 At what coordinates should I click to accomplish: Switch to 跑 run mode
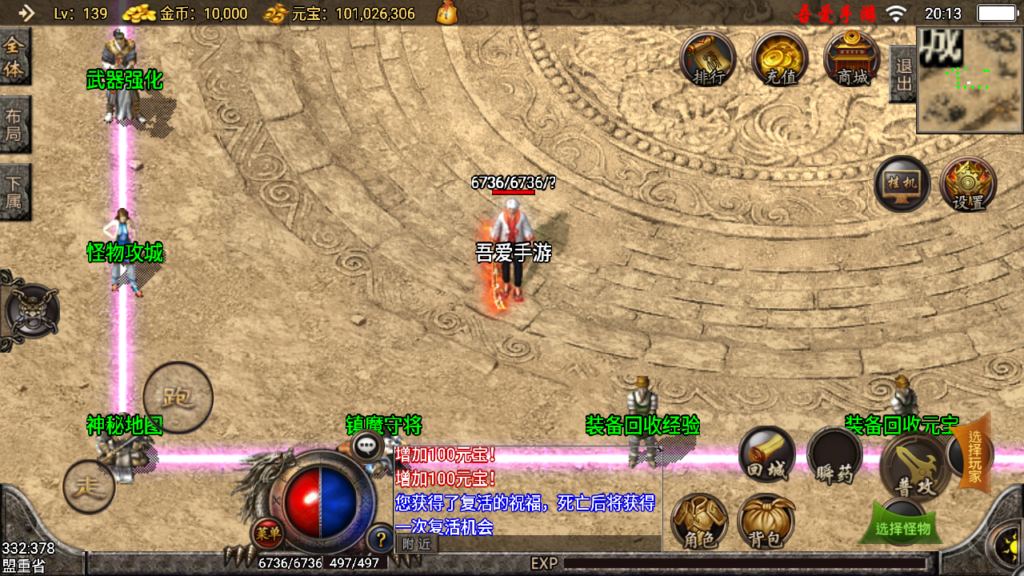tap(178, 398)
